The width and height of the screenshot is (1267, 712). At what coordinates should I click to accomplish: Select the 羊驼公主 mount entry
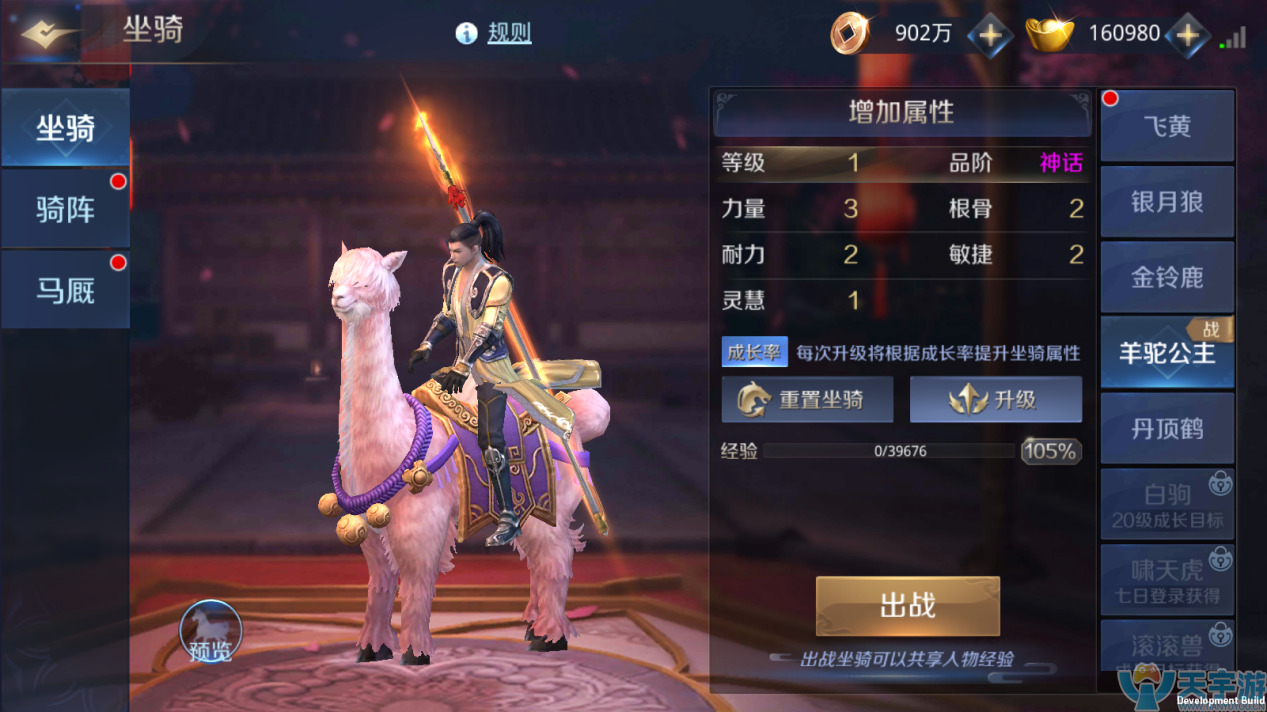[1167, 353]
